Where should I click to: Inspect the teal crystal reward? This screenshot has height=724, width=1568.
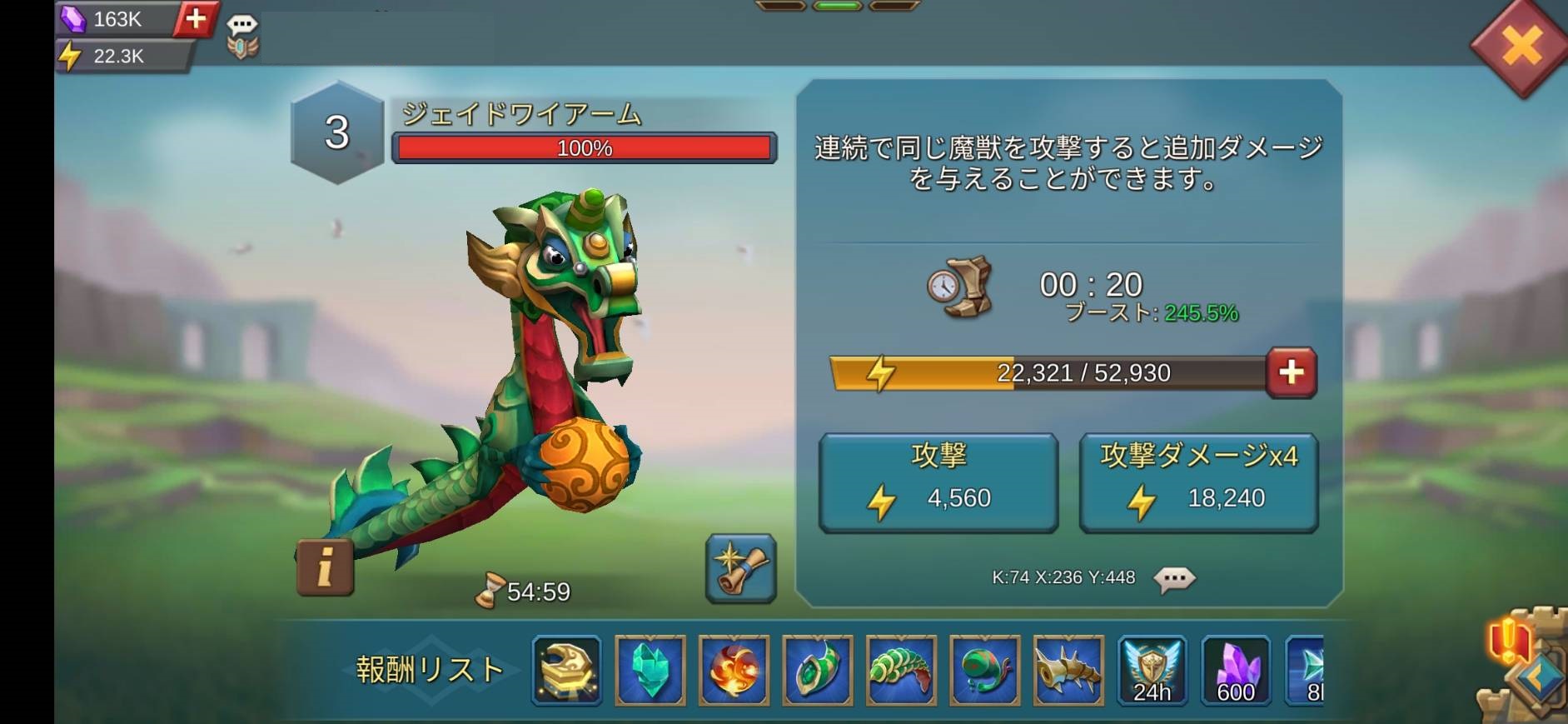650,671
